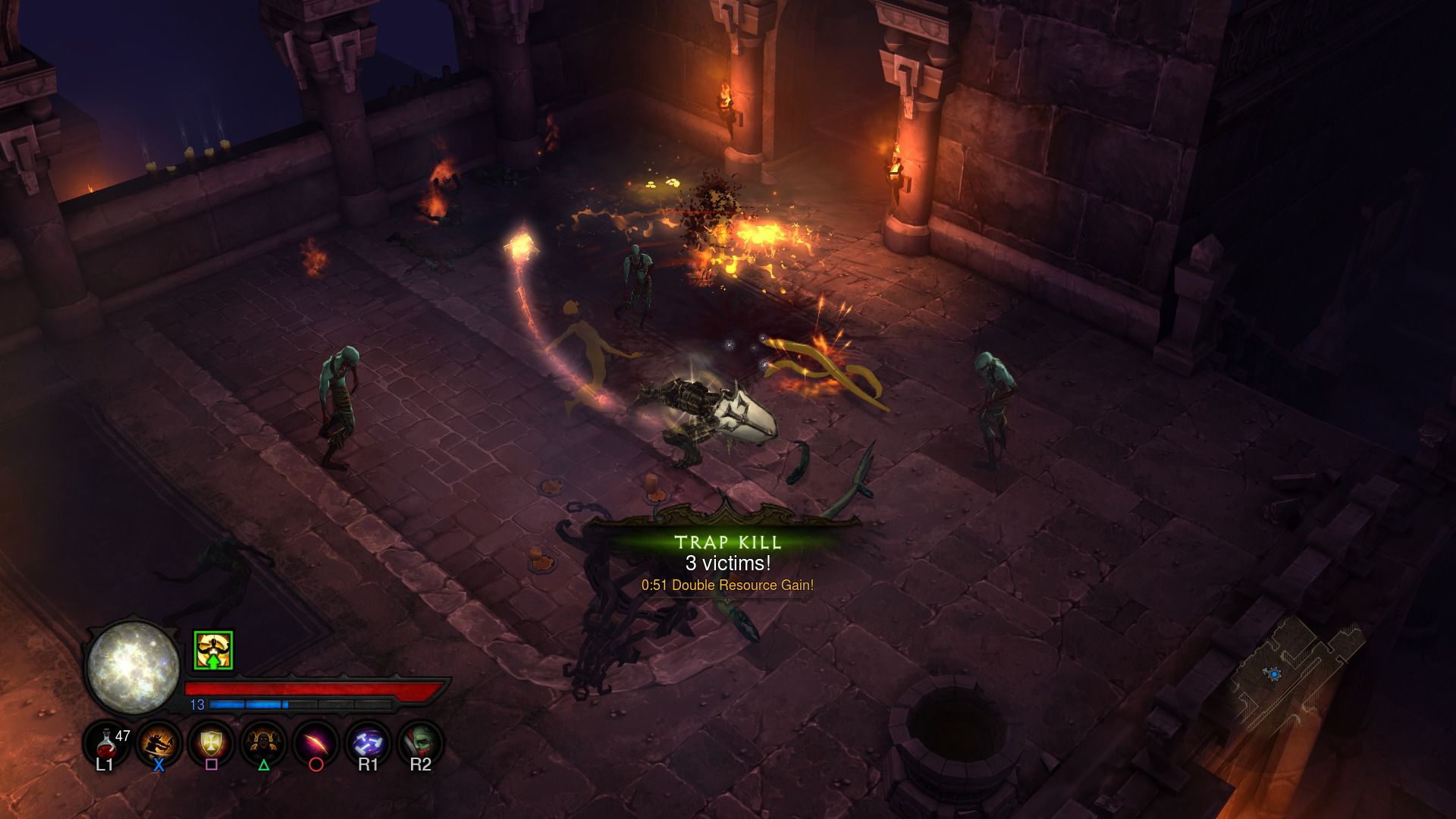Click the glowing white health globe
Viewport: 1456px width, 819px height.
point(133,667)
